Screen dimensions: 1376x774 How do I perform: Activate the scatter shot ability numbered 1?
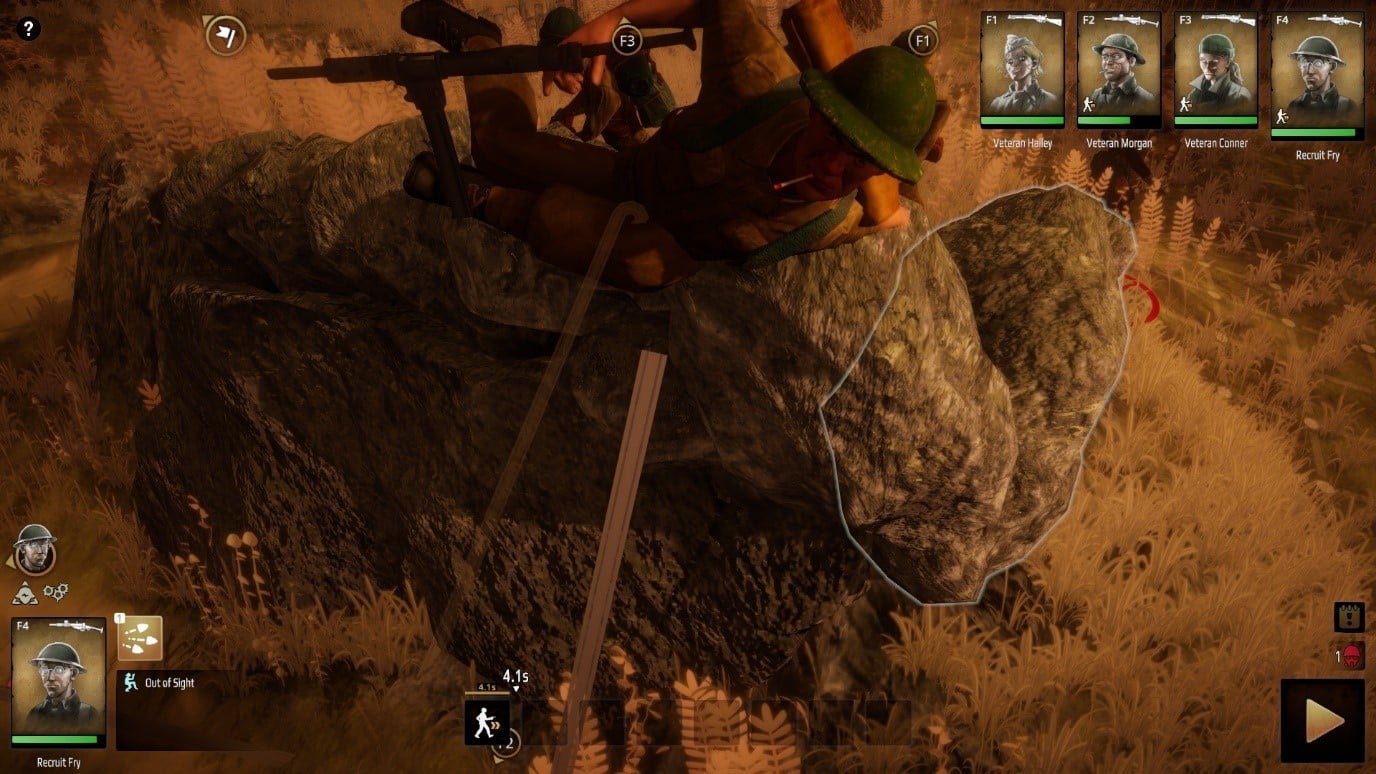[x=140, y=638]
